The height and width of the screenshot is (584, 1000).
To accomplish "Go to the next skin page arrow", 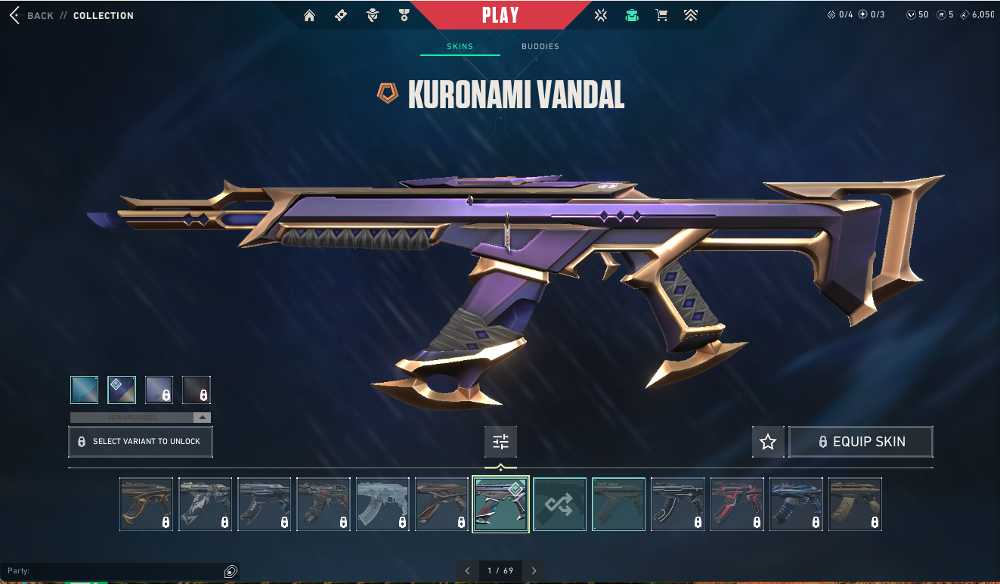I will (534, 571).
